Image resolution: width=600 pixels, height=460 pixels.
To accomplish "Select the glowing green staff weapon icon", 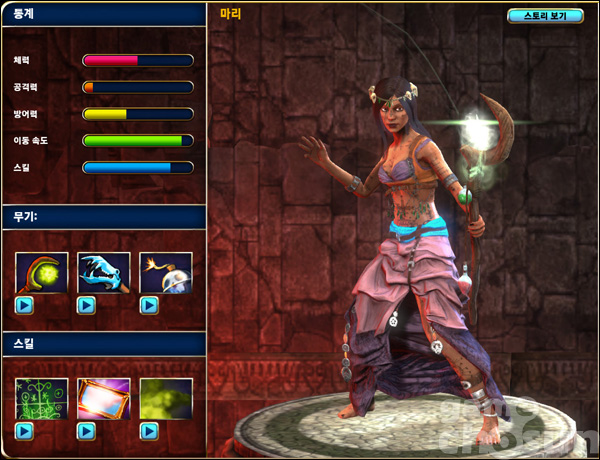I will pyautogui.click(x=42, y=272).
